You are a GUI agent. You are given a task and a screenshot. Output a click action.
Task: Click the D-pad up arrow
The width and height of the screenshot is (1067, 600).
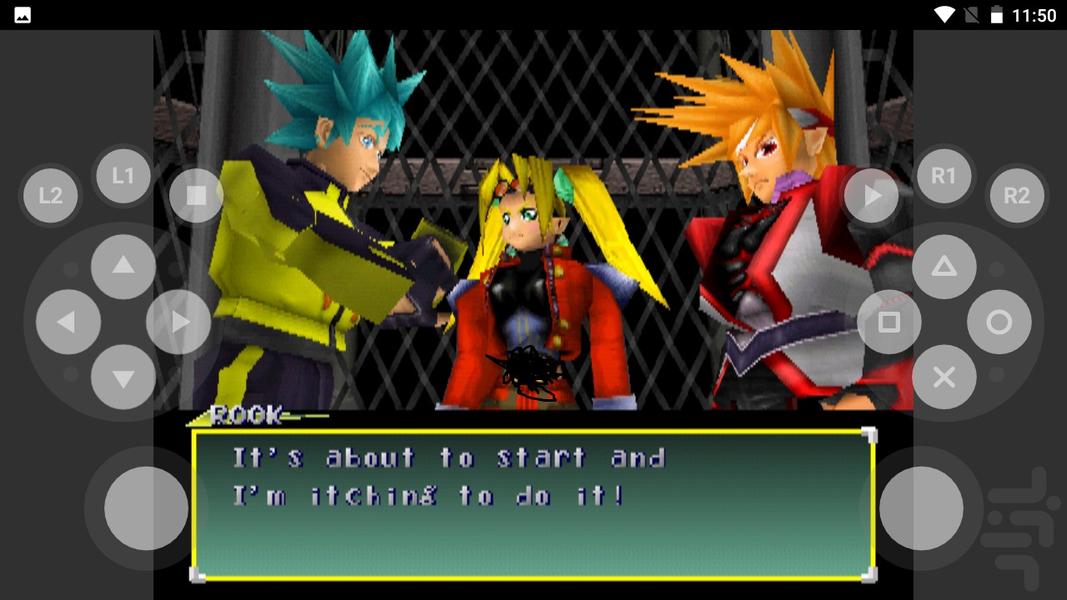pos(123,266)
